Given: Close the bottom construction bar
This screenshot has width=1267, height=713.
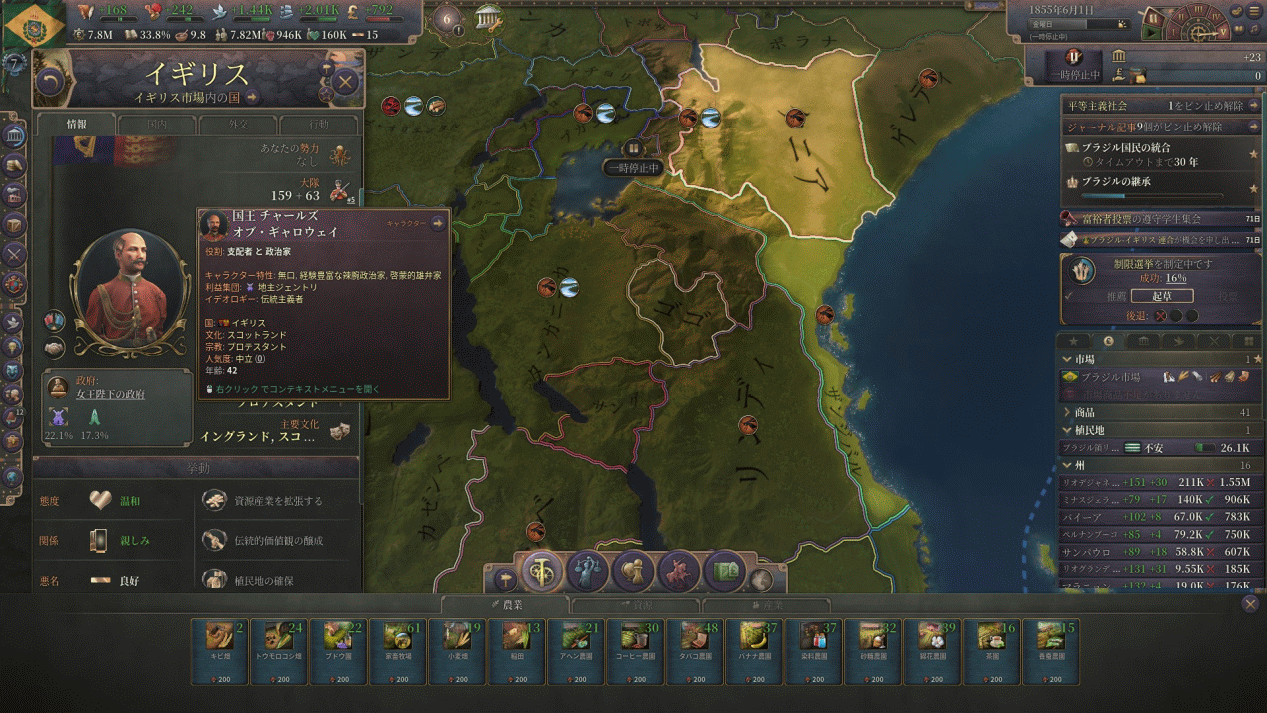Looking at the screenshot, I should point(1250,603).
